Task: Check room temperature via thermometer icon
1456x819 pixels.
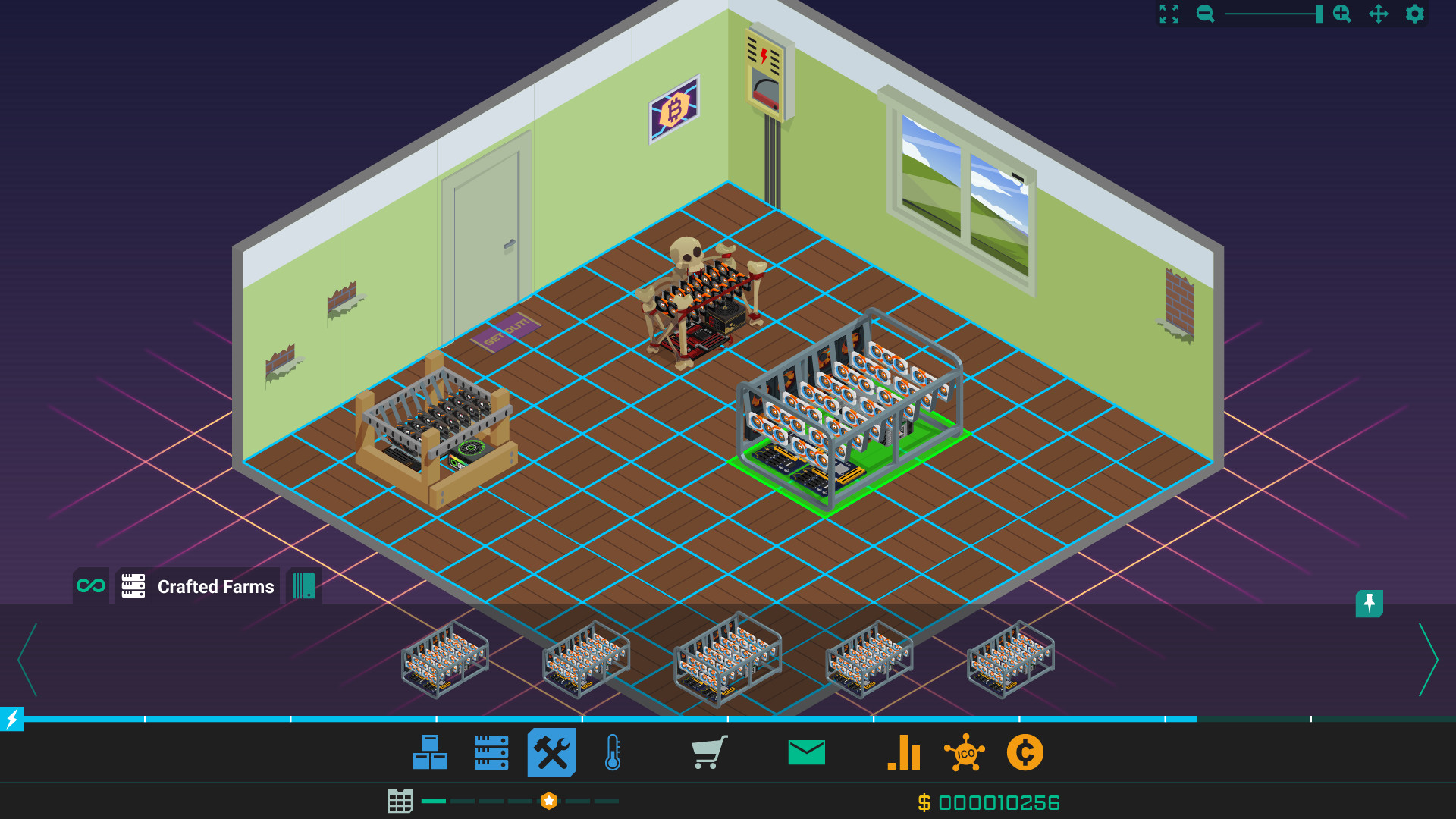Action: coord(613,752)
